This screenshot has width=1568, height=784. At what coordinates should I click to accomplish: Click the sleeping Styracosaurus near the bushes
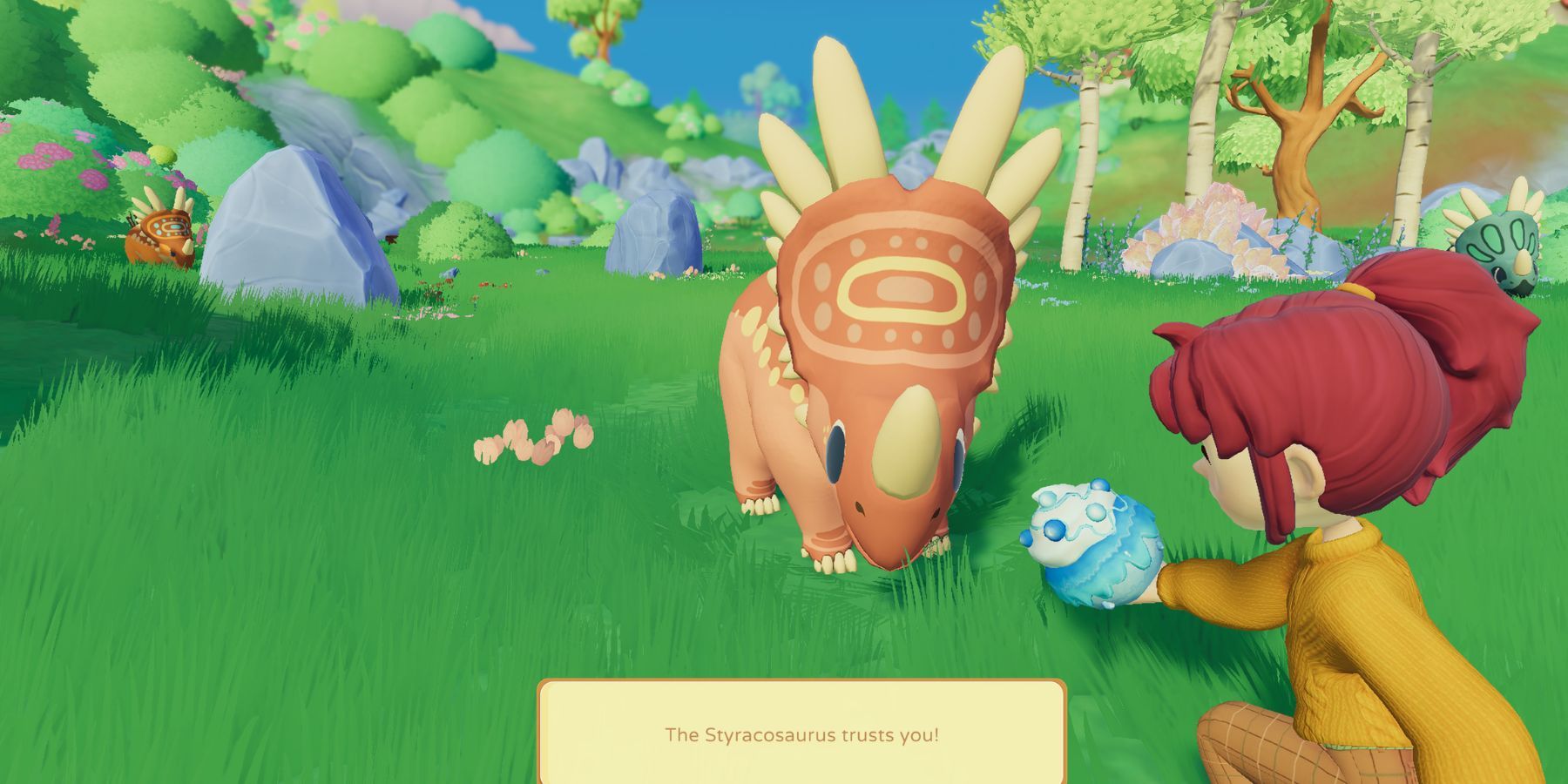(x=161, y=231)
